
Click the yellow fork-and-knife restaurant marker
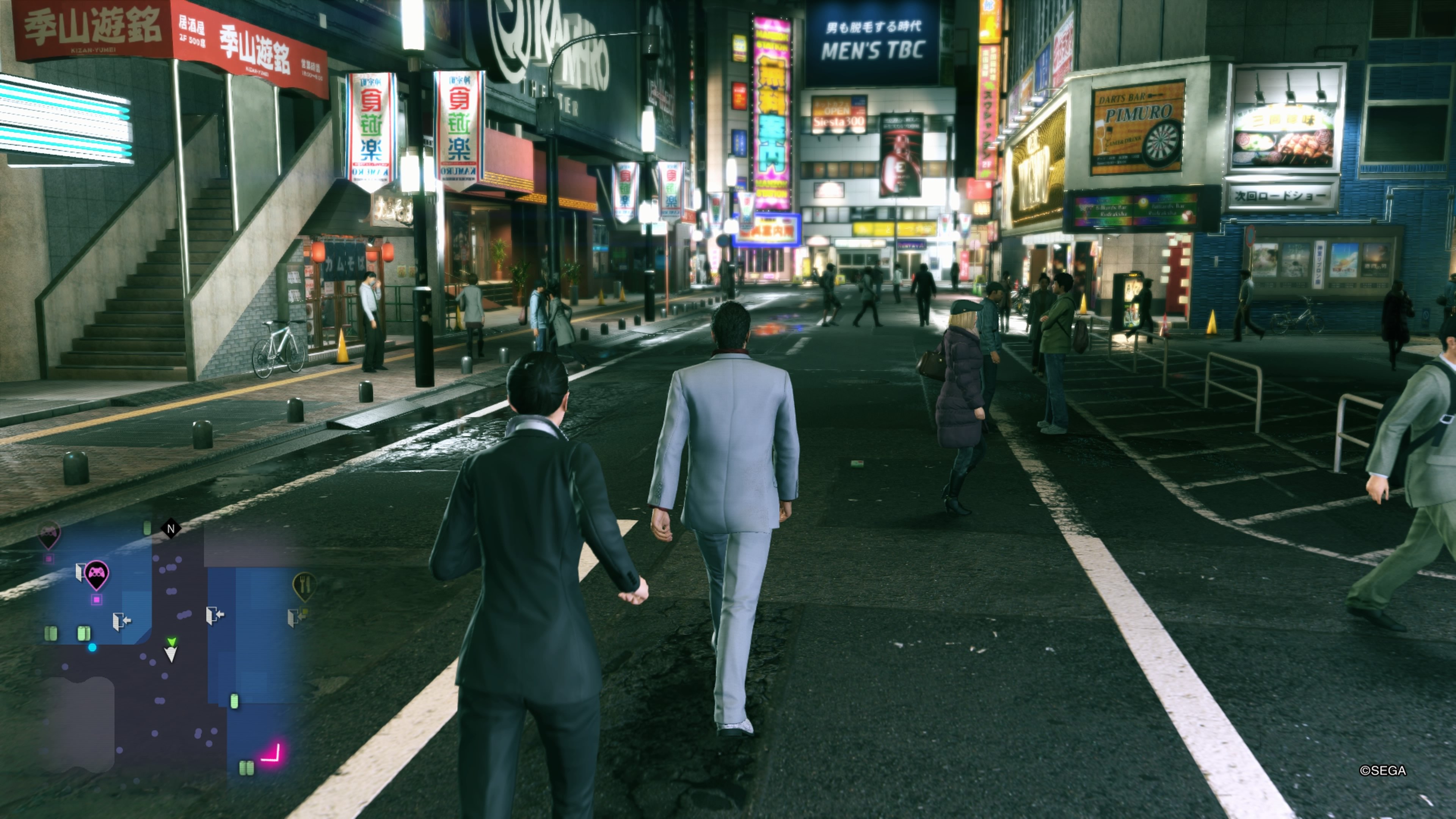(304, 584)
